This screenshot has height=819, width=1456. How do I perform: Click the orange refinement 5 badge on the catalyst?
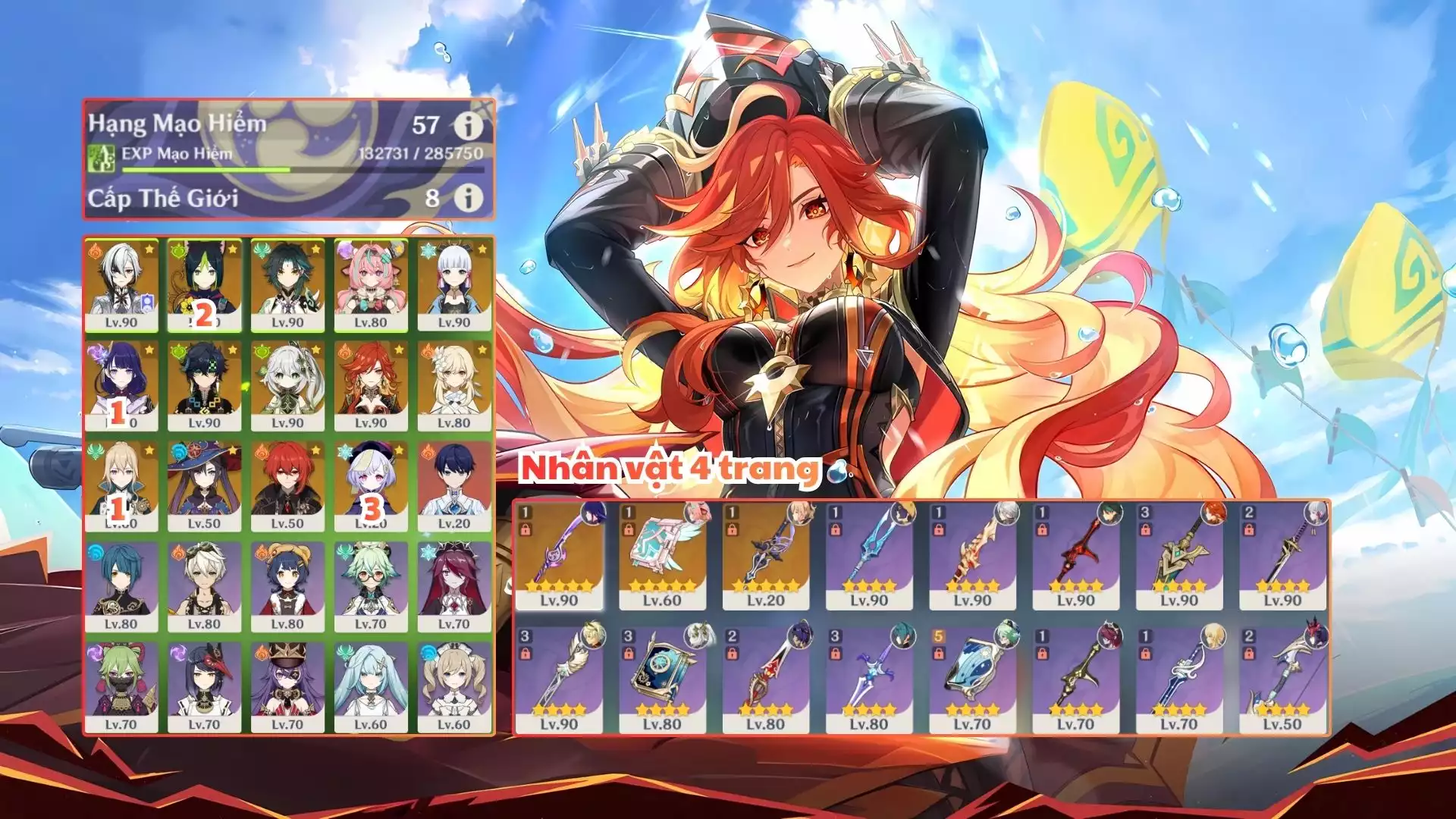(940, 635)
